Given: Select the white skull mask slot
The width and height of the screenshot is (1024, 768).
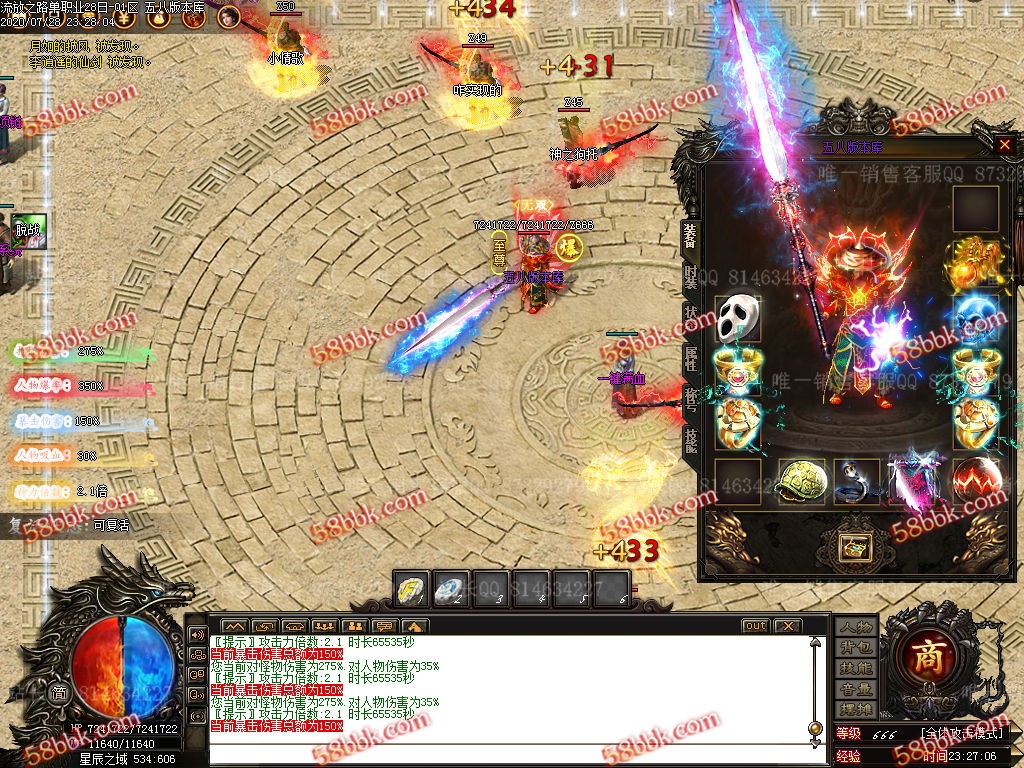Looking at the screenshot, I should point(737,319).
